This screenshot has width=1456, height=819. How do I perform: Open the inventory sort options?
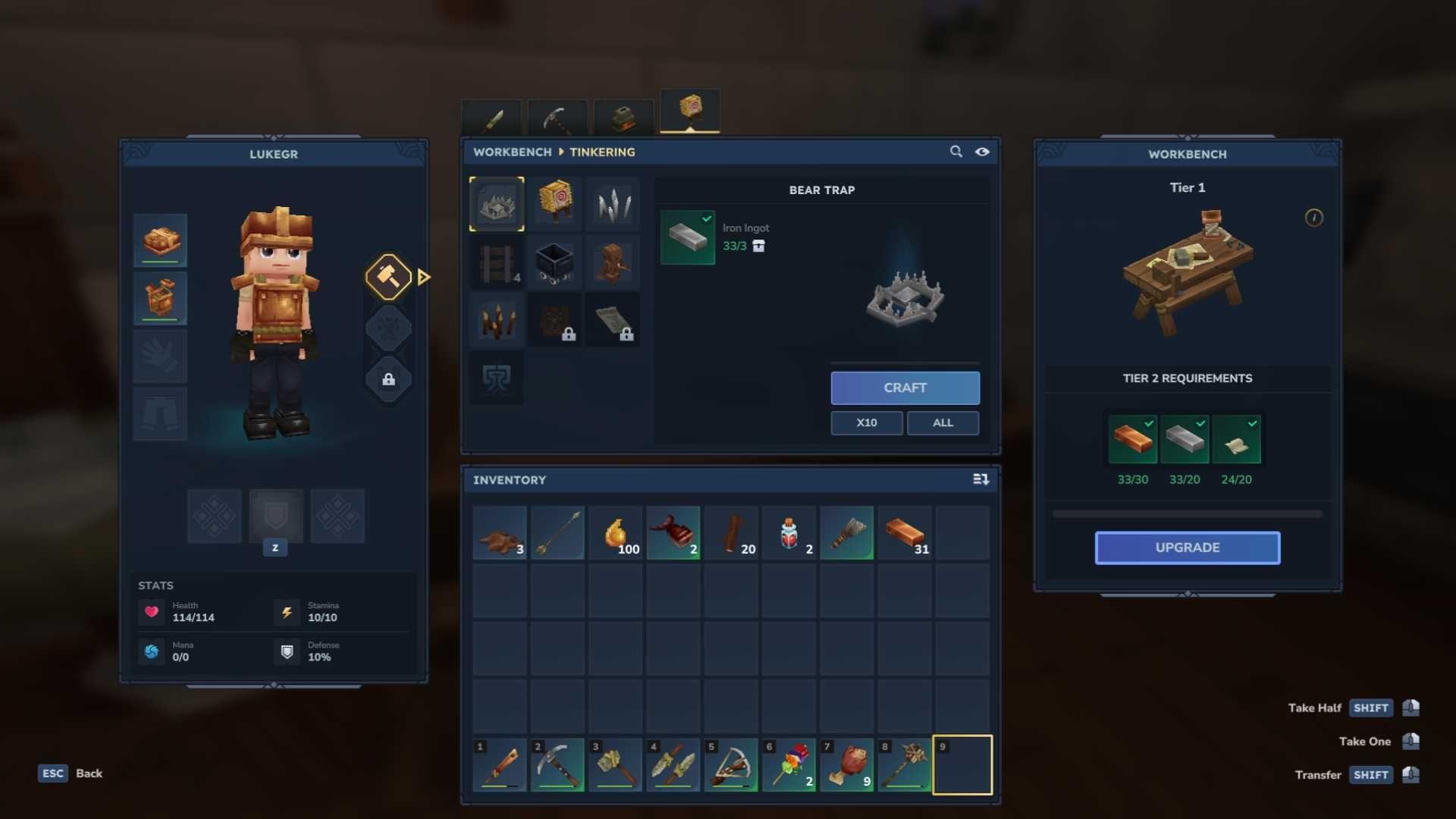pos(981,479)
